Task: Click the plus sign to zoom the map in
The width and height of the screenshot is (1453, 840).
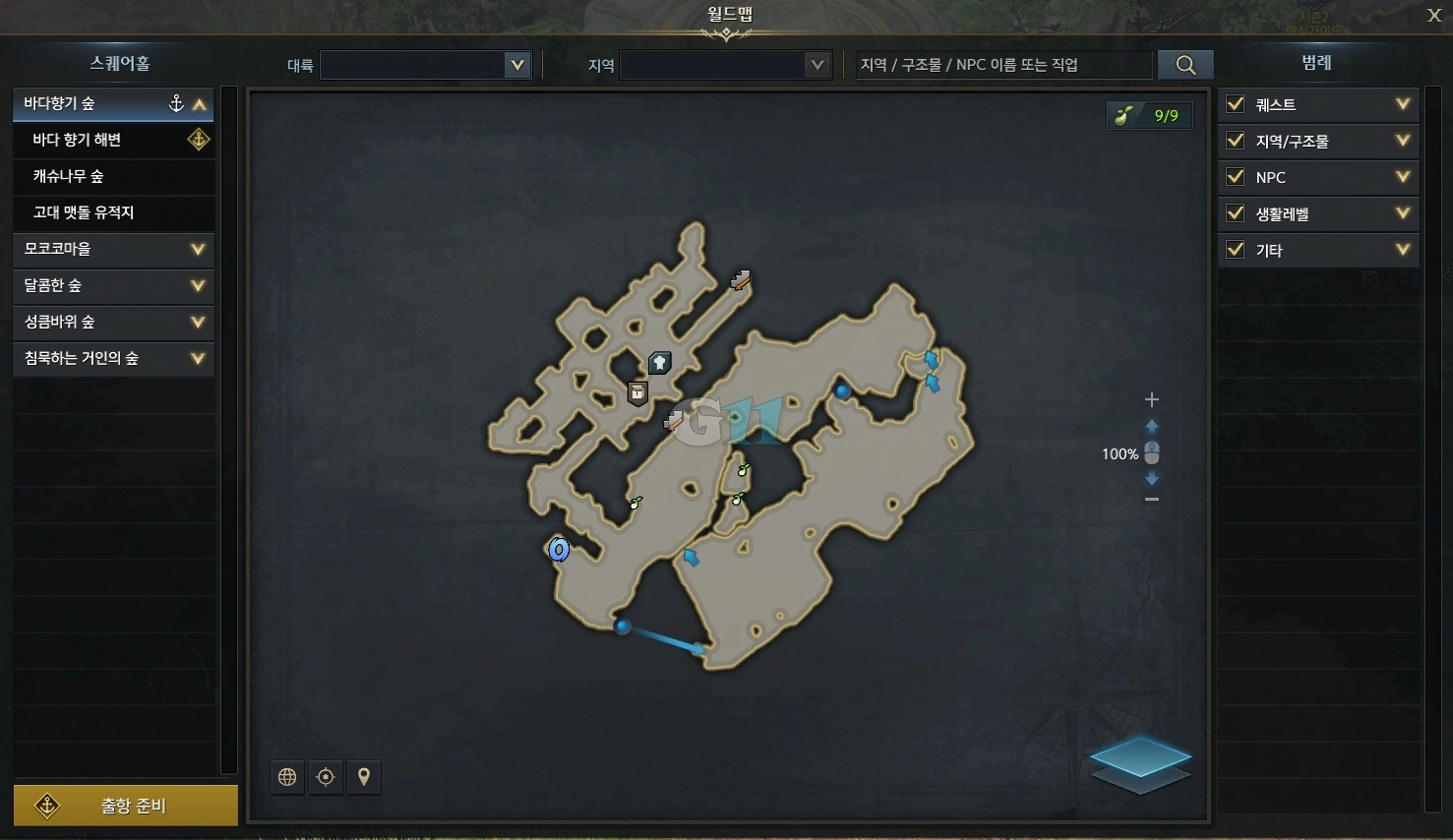Action: coord(1151,399)
